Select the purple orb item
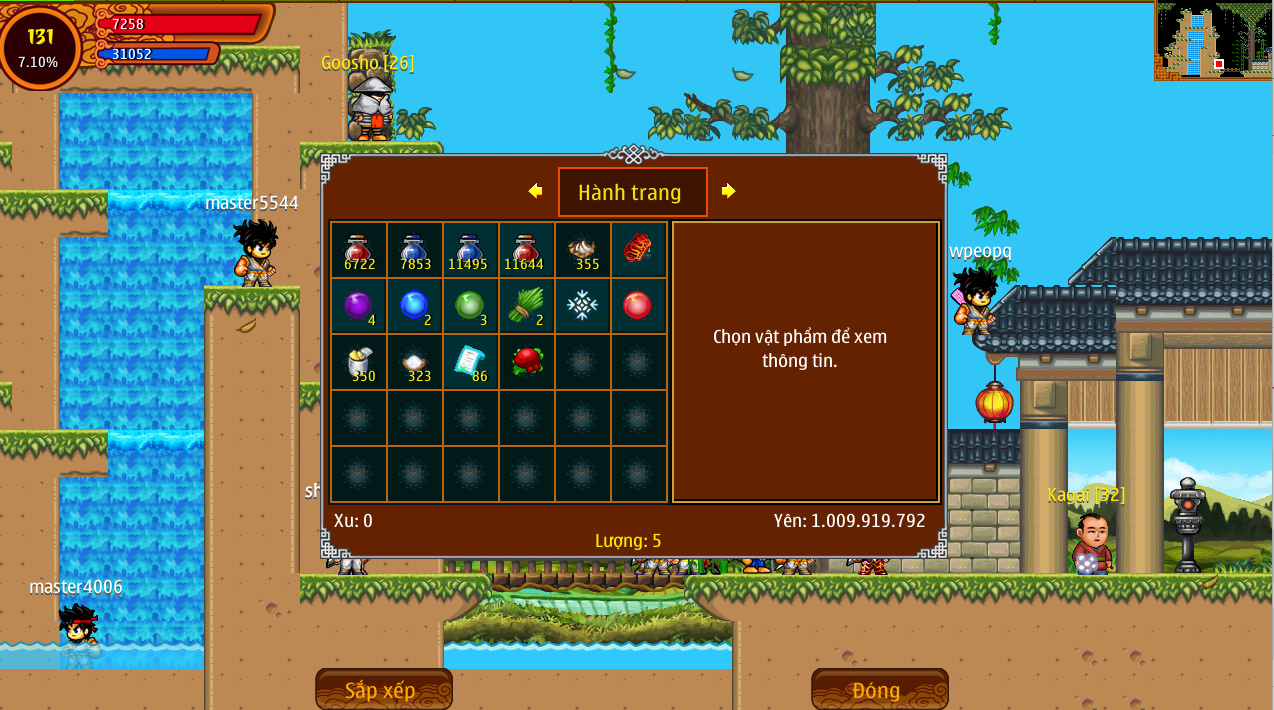Image resolution: width=1274 pixels, height=710 pixels. click(358, 306)
